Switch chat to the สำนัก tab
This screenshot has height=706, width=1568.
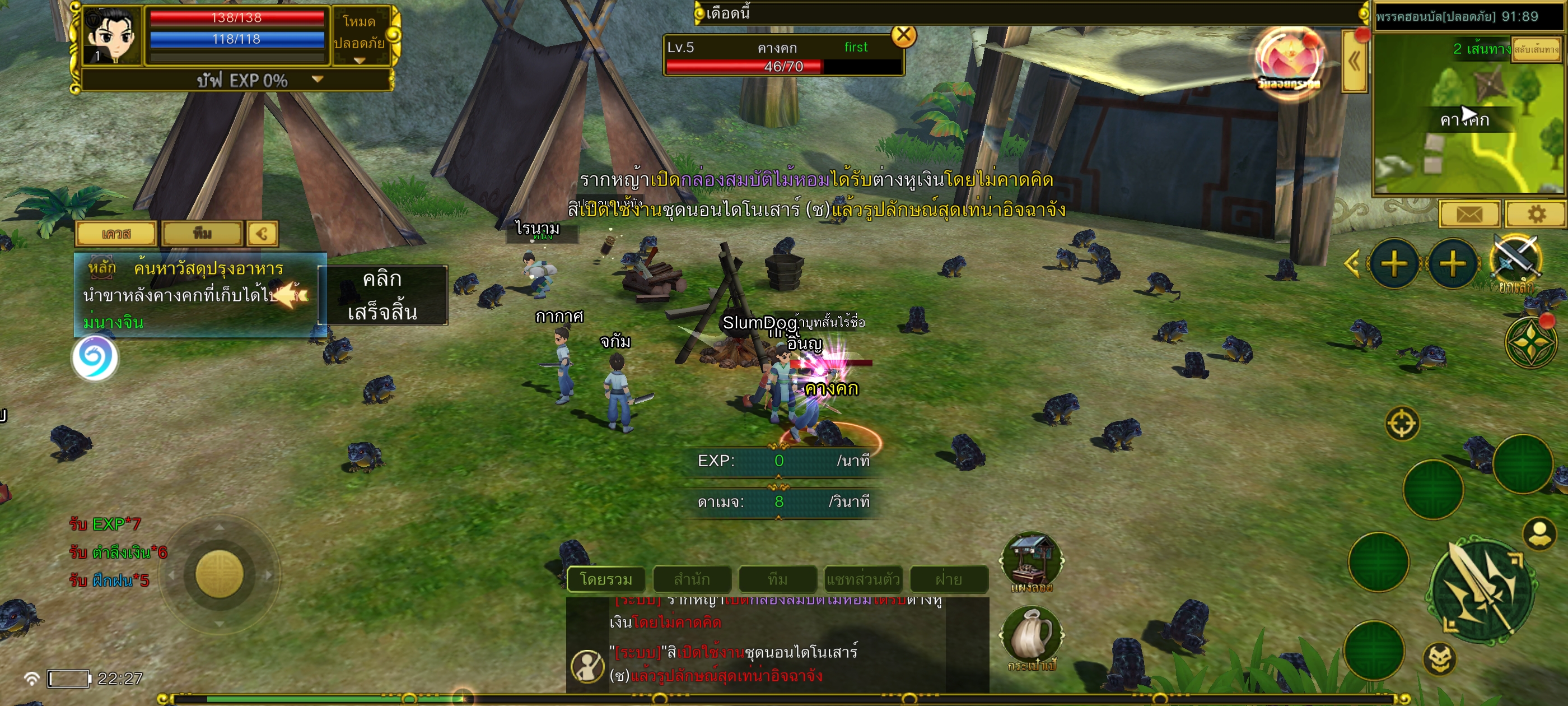click(x=692, y=579)
